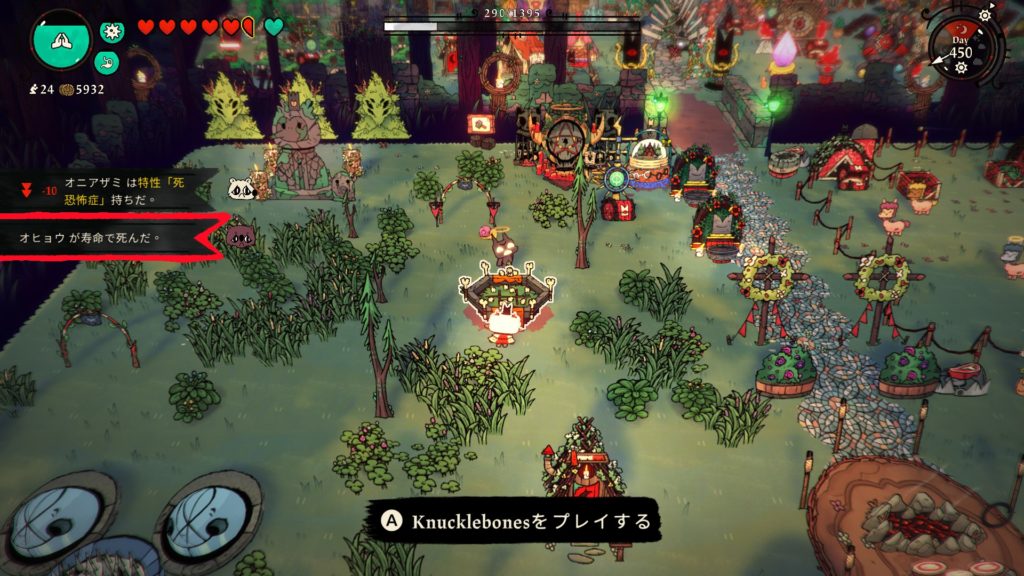Click the オニアザミ trait notification banner
This screenshot has height=576, width=1024.
tap(110, 187)
